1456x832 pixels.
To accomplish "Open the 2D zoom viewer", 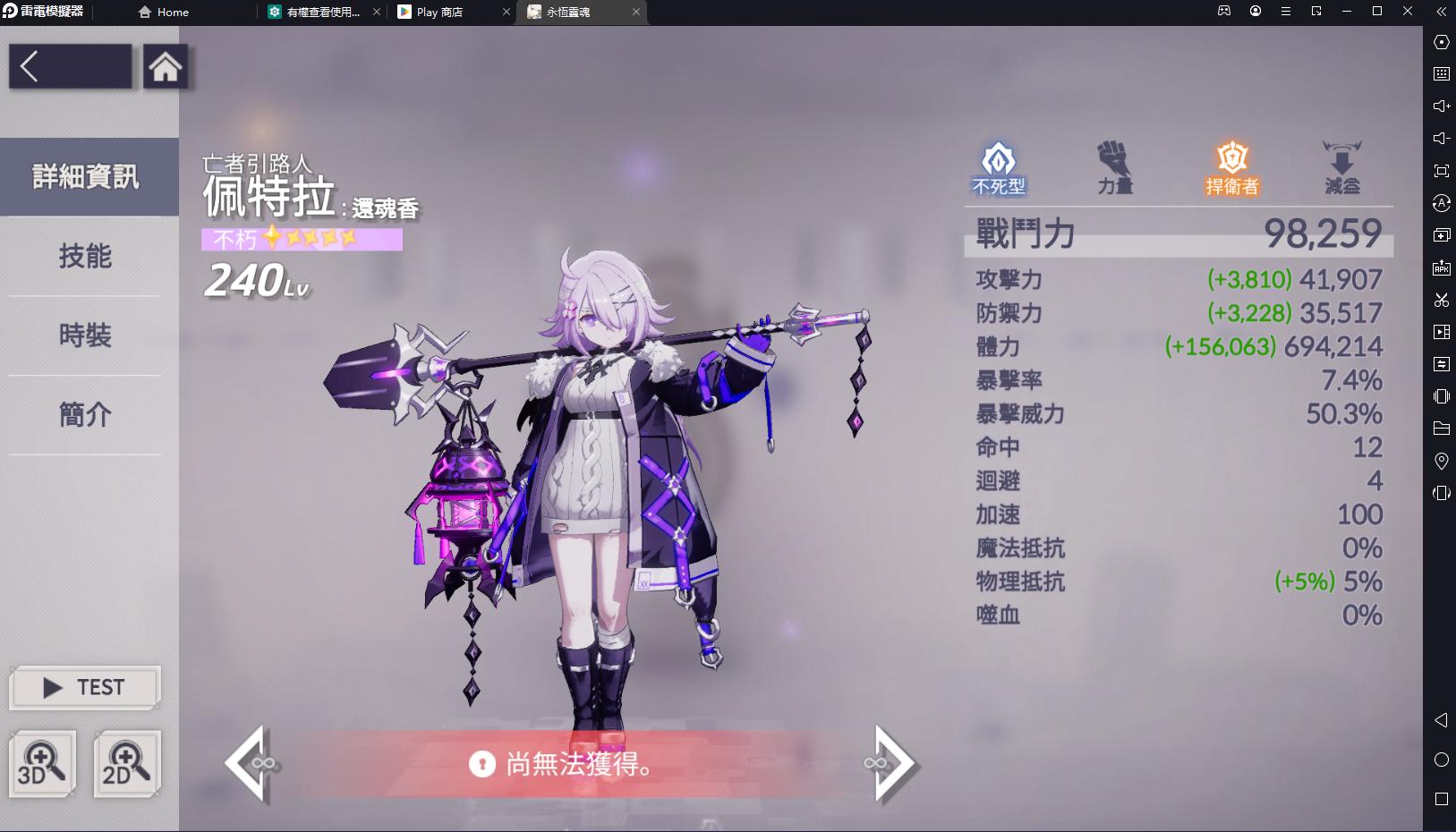I will pyautogui.click(x=127, y=764).
